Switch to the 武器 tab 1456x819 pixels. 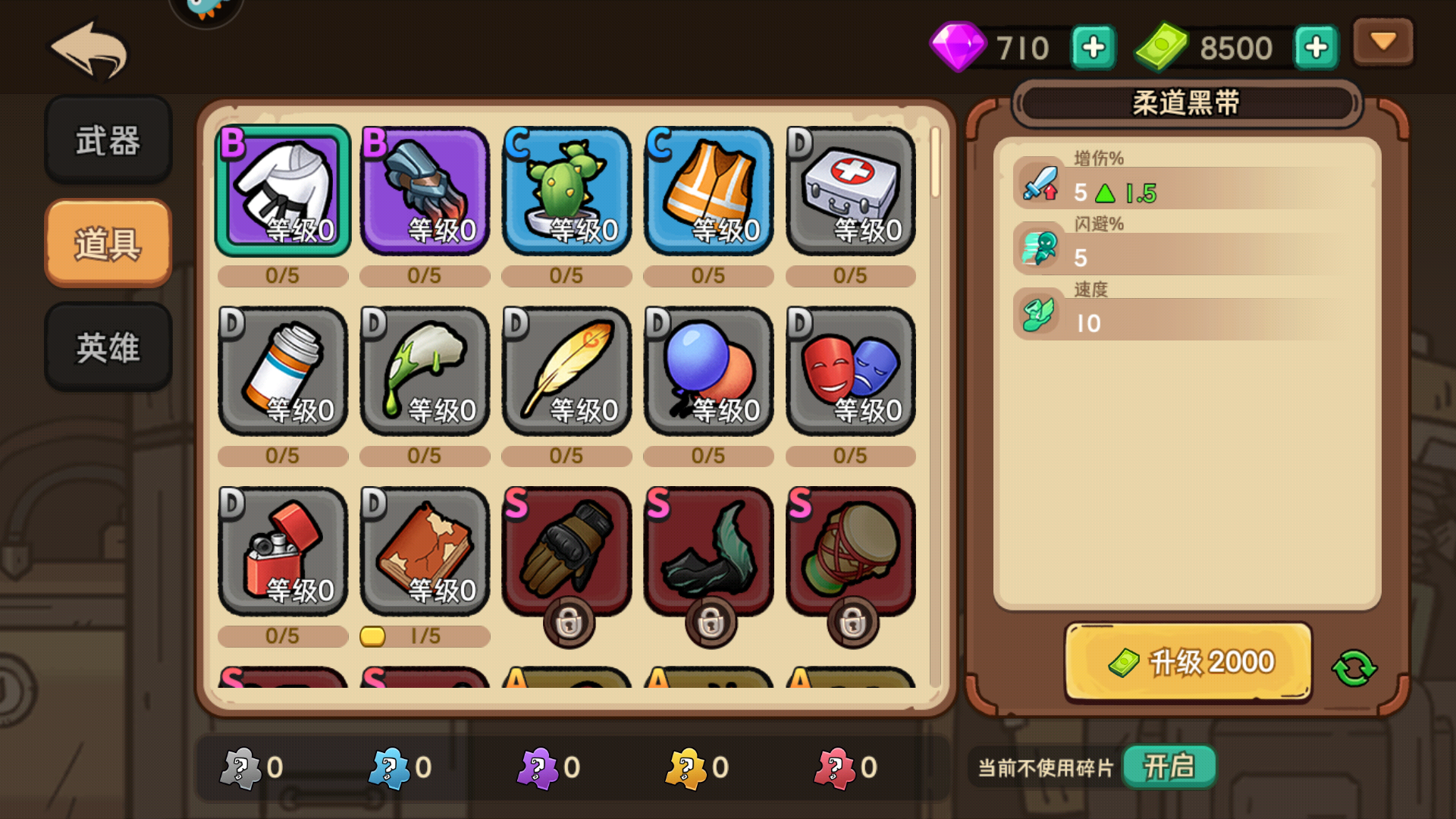tap(108, 141)
